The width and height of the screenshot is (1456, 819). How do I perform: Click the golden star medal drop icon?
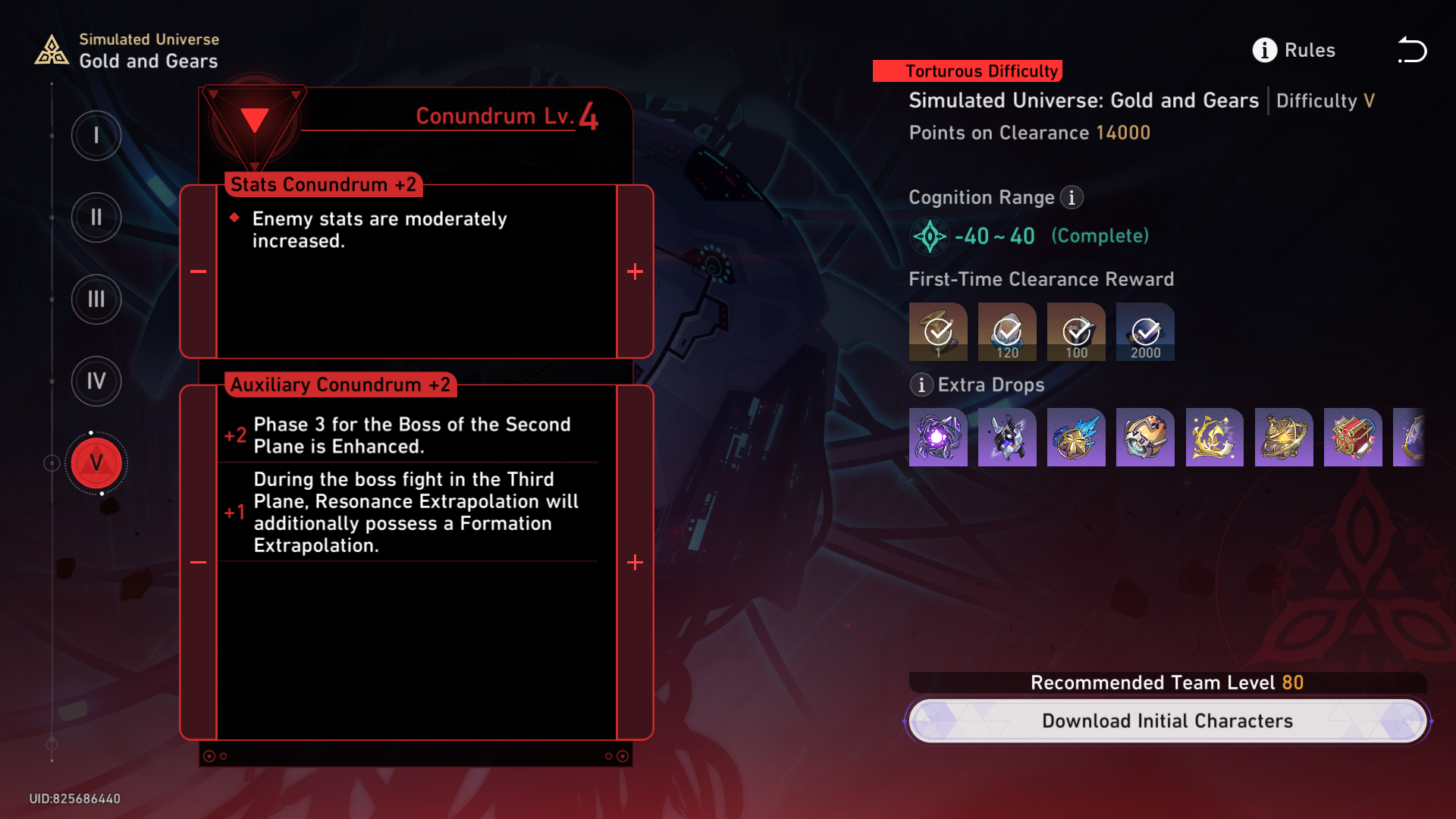pos(1076,437)
